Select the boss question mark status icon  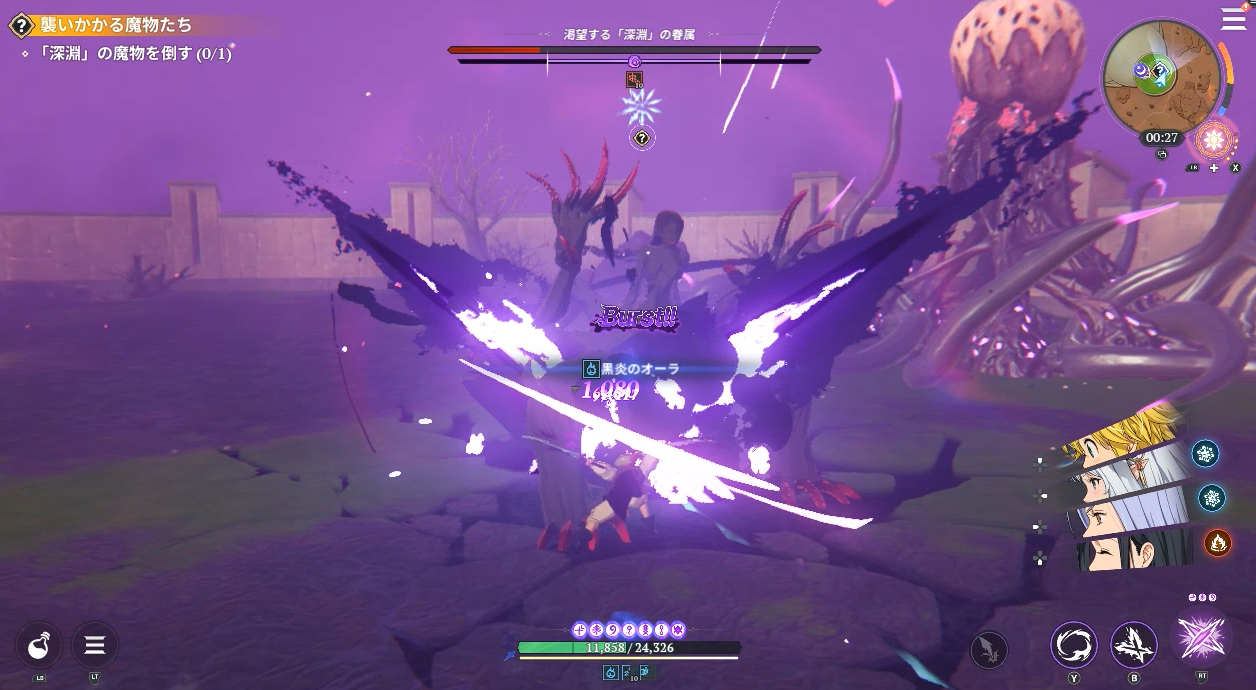coord(642,138)
